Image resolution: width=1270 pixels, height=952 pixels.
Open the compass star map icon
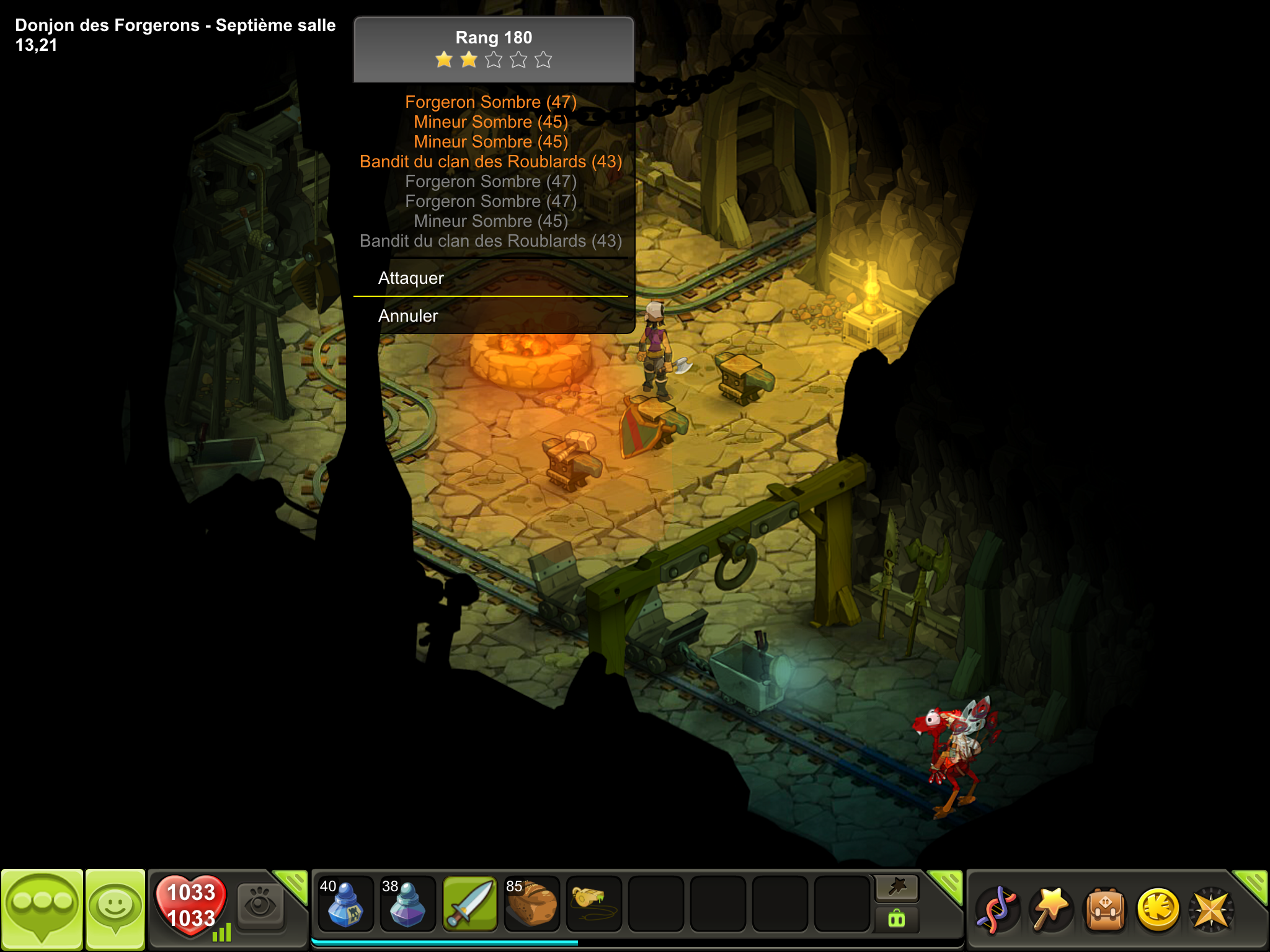[1211, 909]
